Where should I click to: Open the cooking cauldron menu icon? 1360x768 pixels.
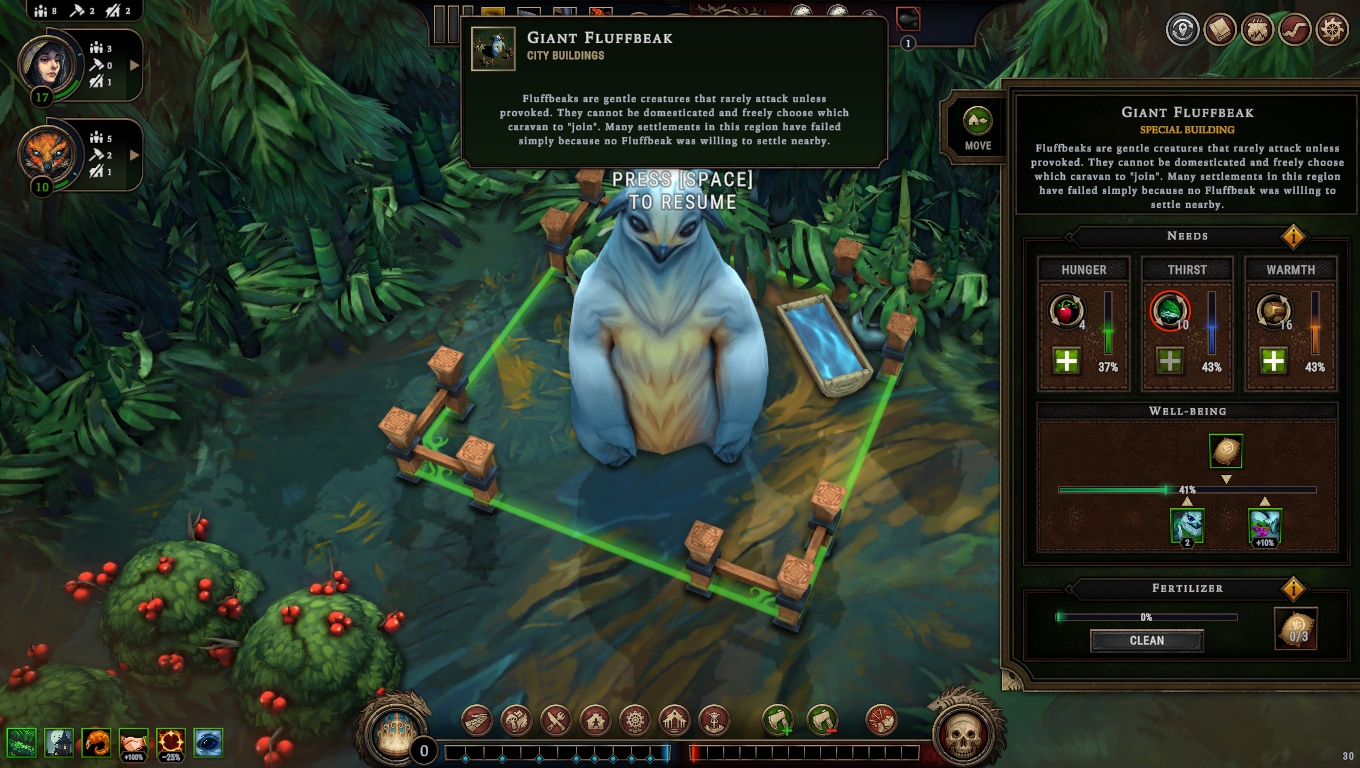pos(1257,30)
